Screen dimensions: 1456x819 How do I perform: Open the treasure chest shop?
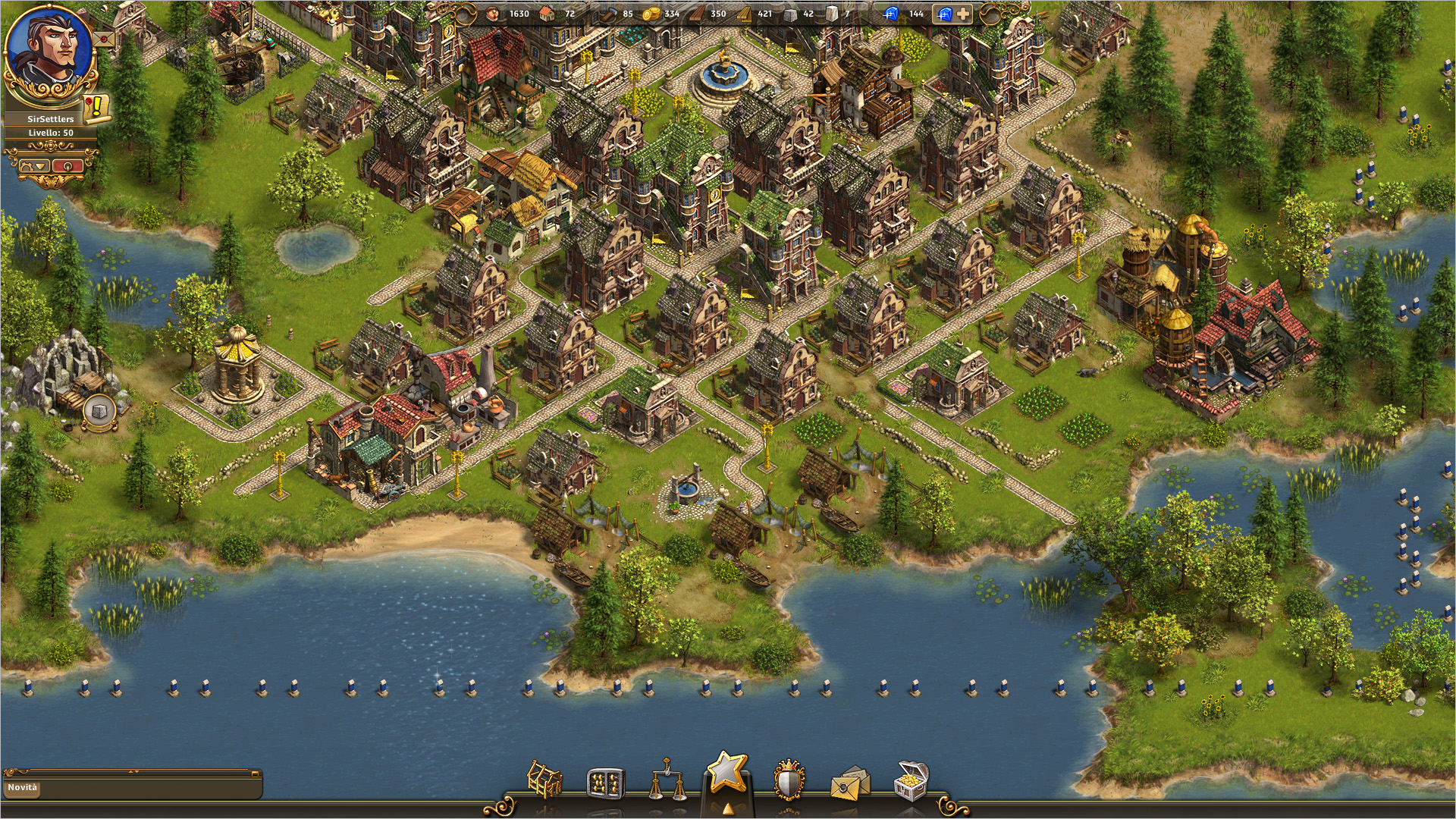[x=911, y=781]
